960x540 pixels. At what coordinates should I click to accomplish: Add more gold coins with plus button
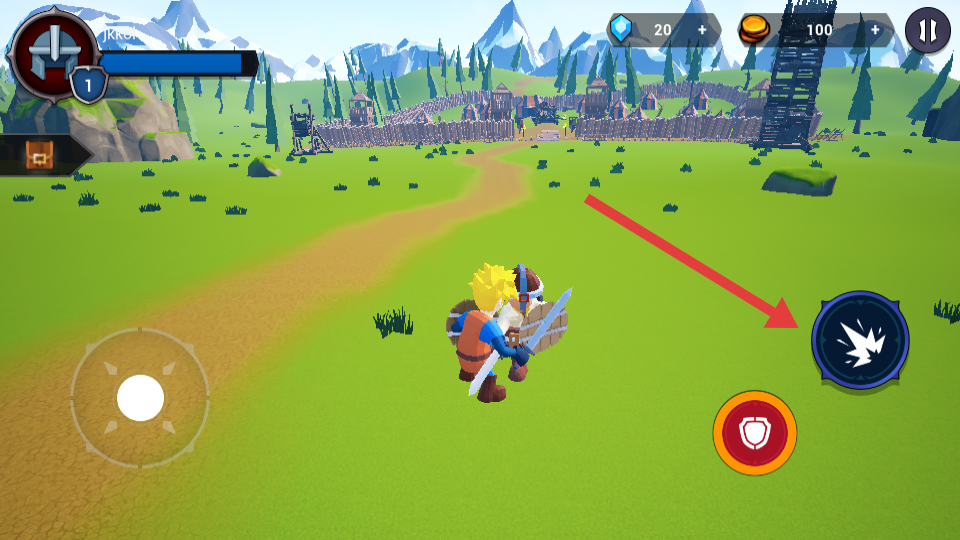click(875, 30)
